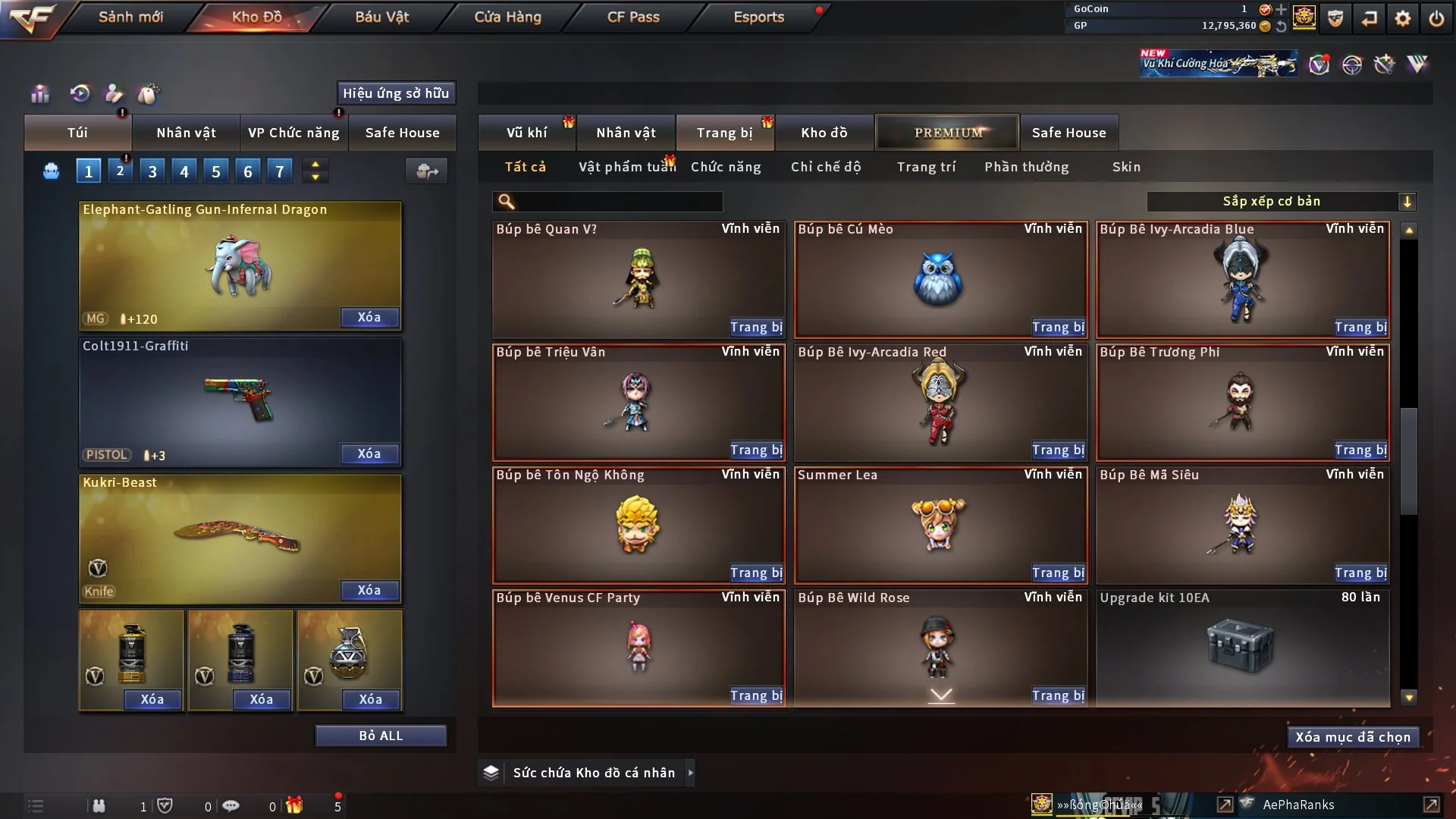
Task: Equip the Búp bê Cú Mèo doll
Action: click(x=1058, y=327)
